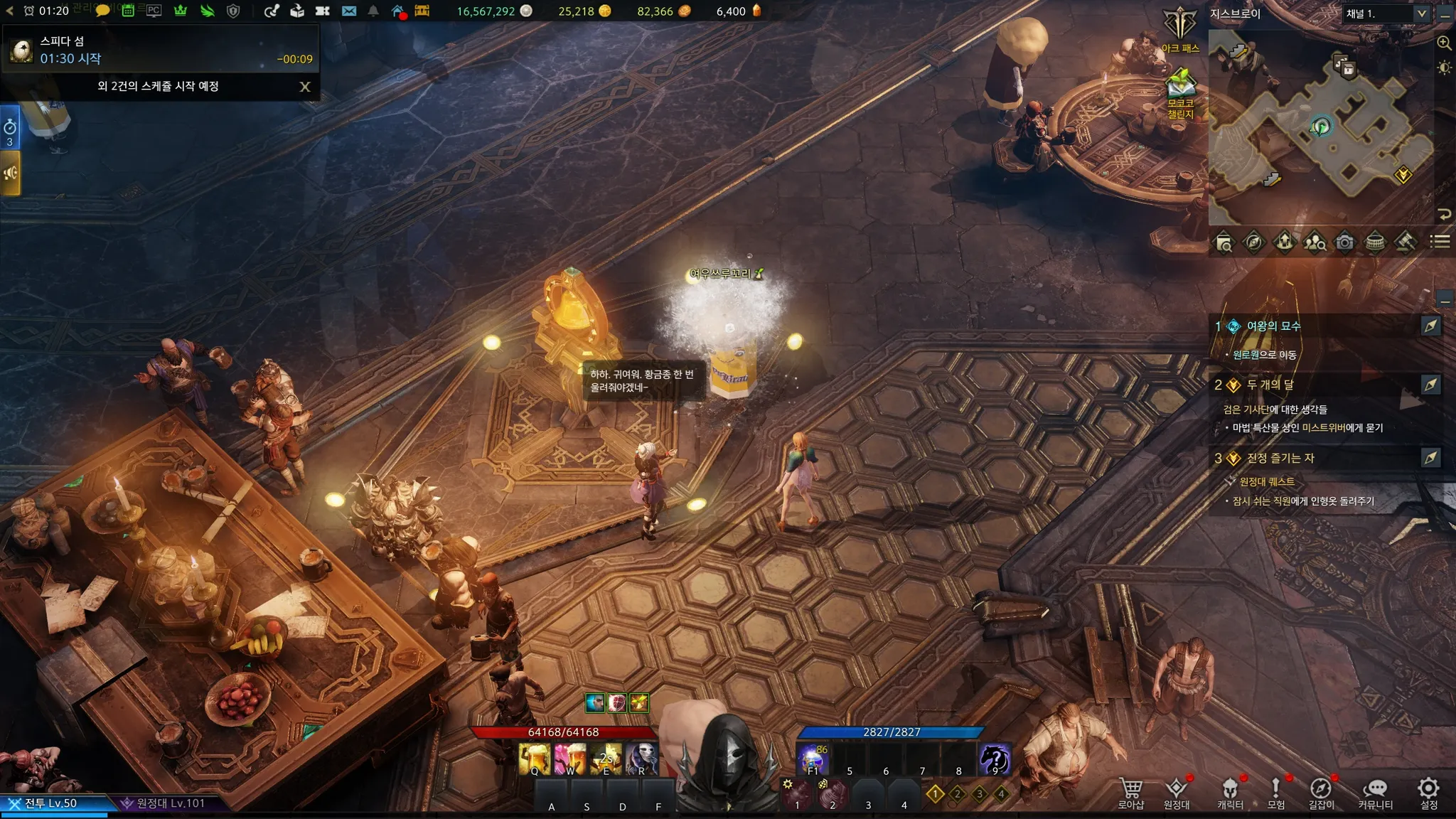1456x819 pixels.
Task: Open the Character (캐릭터) menu
Action: (x=1230, y=793)
